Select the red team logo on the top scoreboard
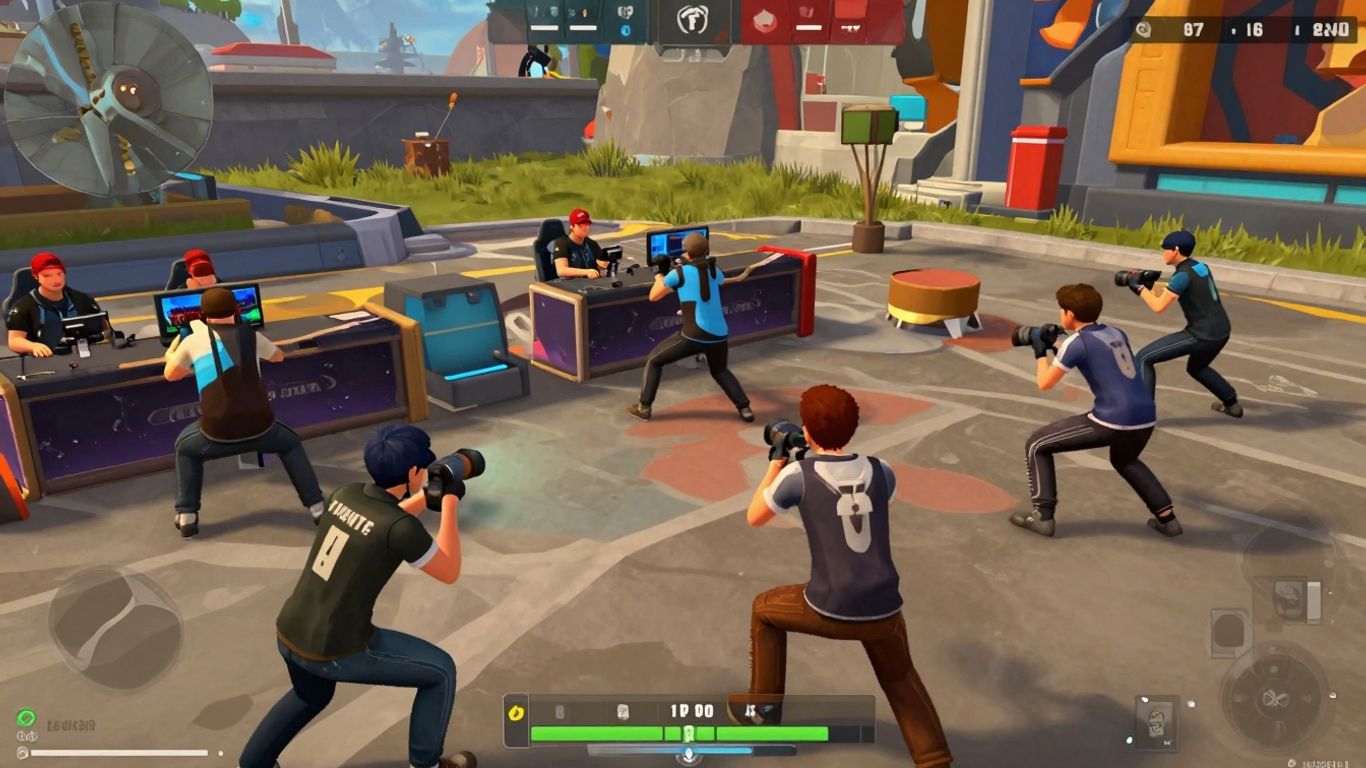Viewport: 1366px width, 768px height. tap(765, 20)
